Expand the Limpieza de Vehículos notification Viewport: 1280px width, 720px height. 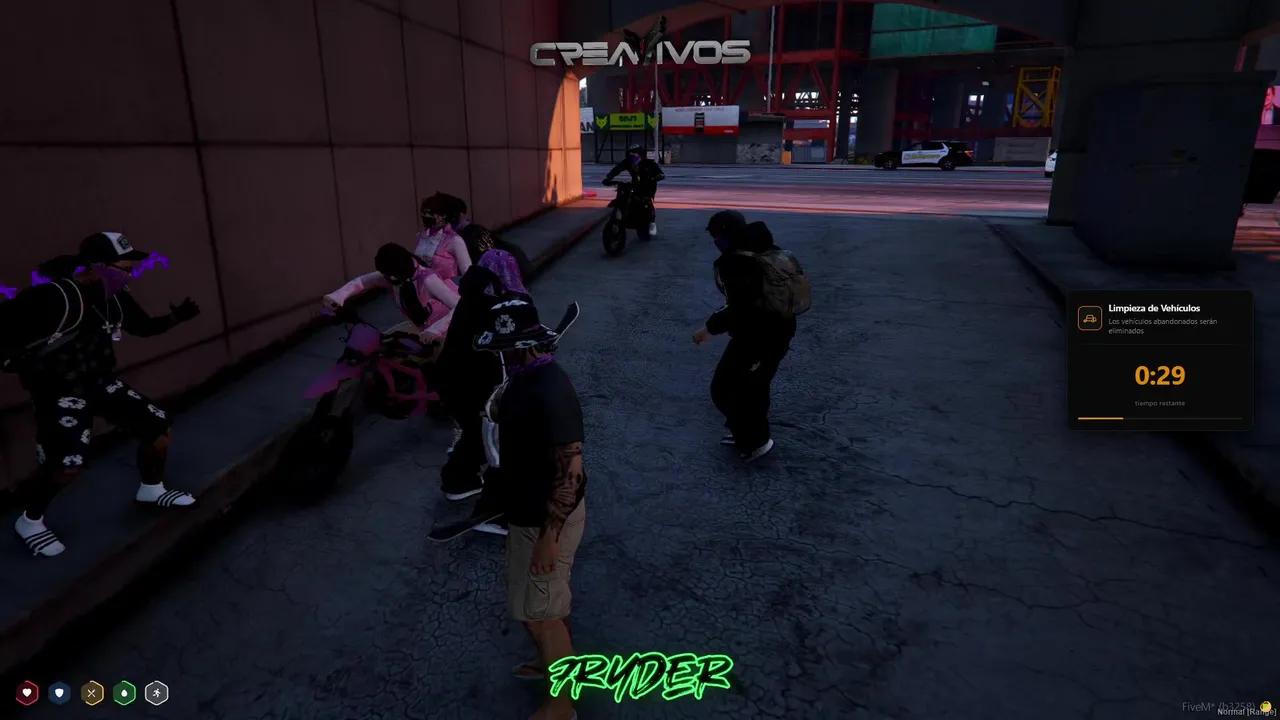1160,360
